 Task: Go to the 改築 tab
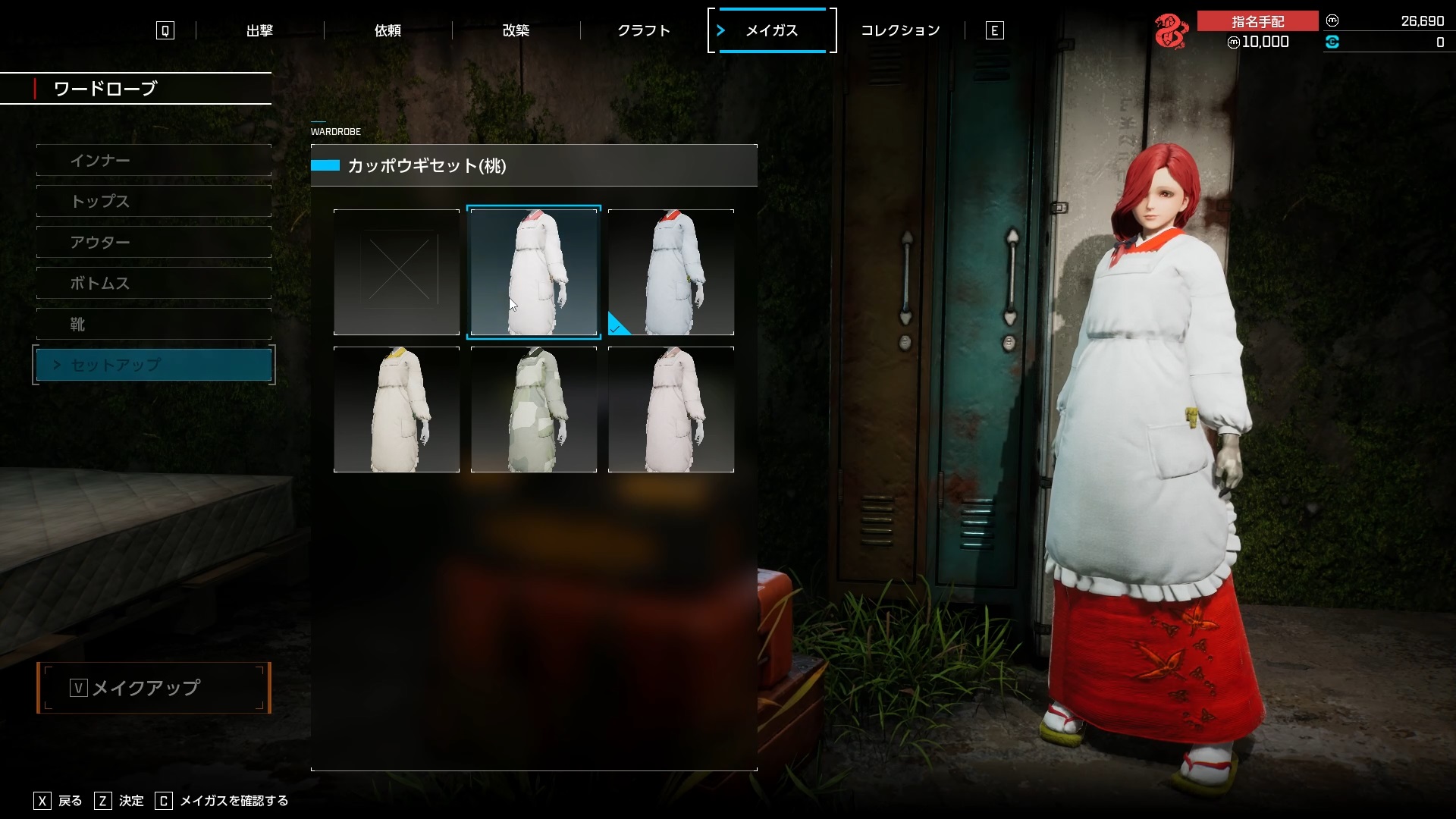(516, 30)
